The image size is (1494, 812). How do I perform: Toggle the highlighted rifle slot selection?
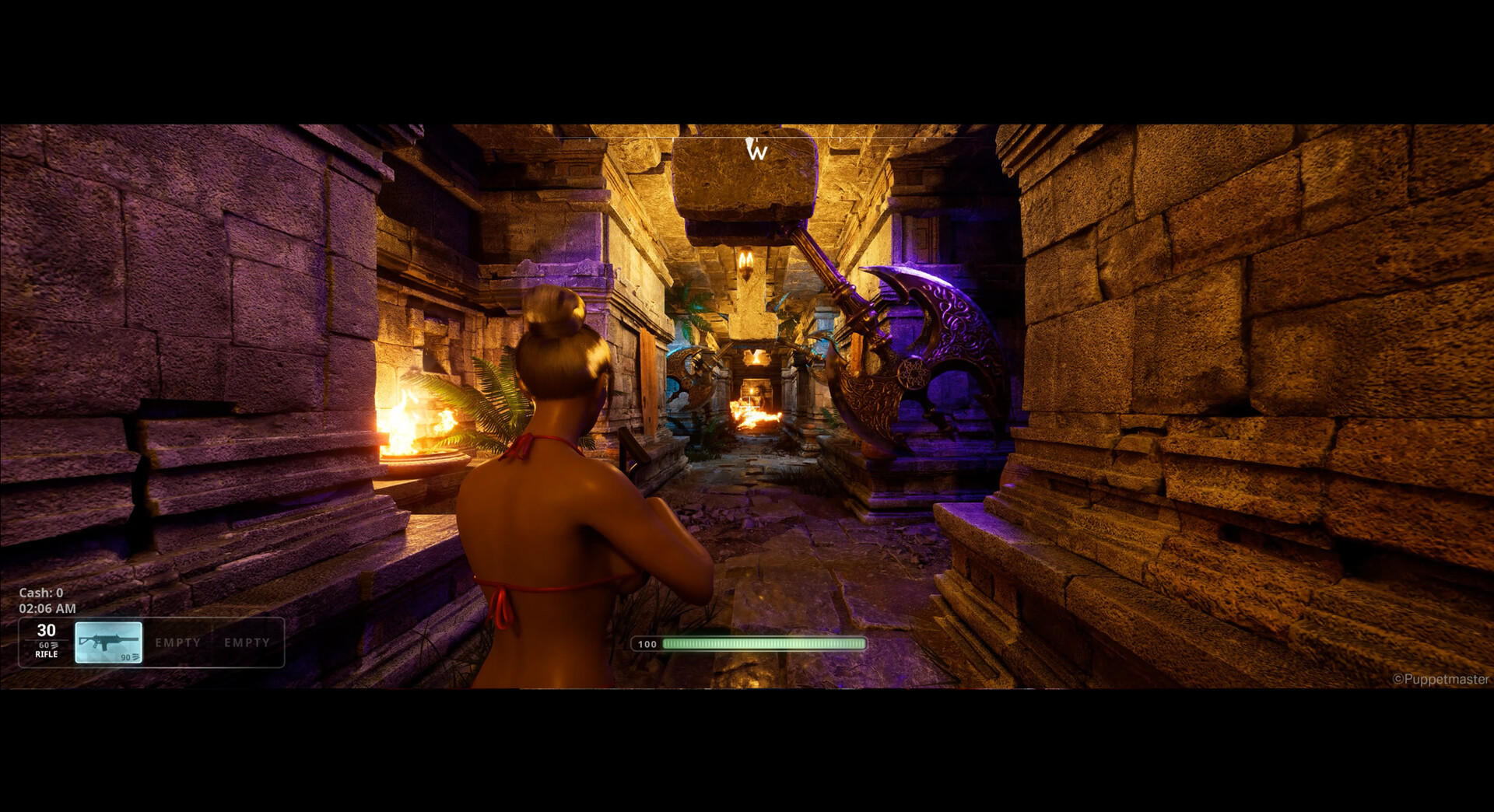pos(109,642)
